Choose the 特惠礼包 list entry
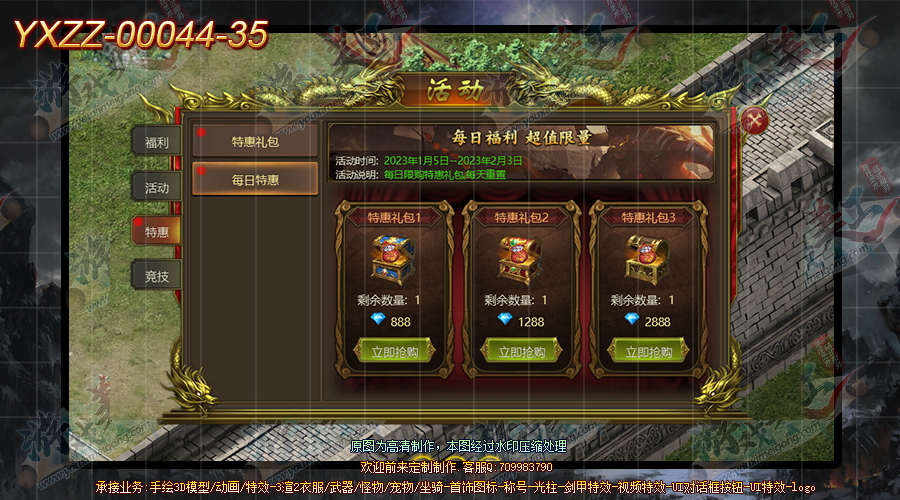The width and height of the screenshot is (900, 500). click(x=256, y=141)
